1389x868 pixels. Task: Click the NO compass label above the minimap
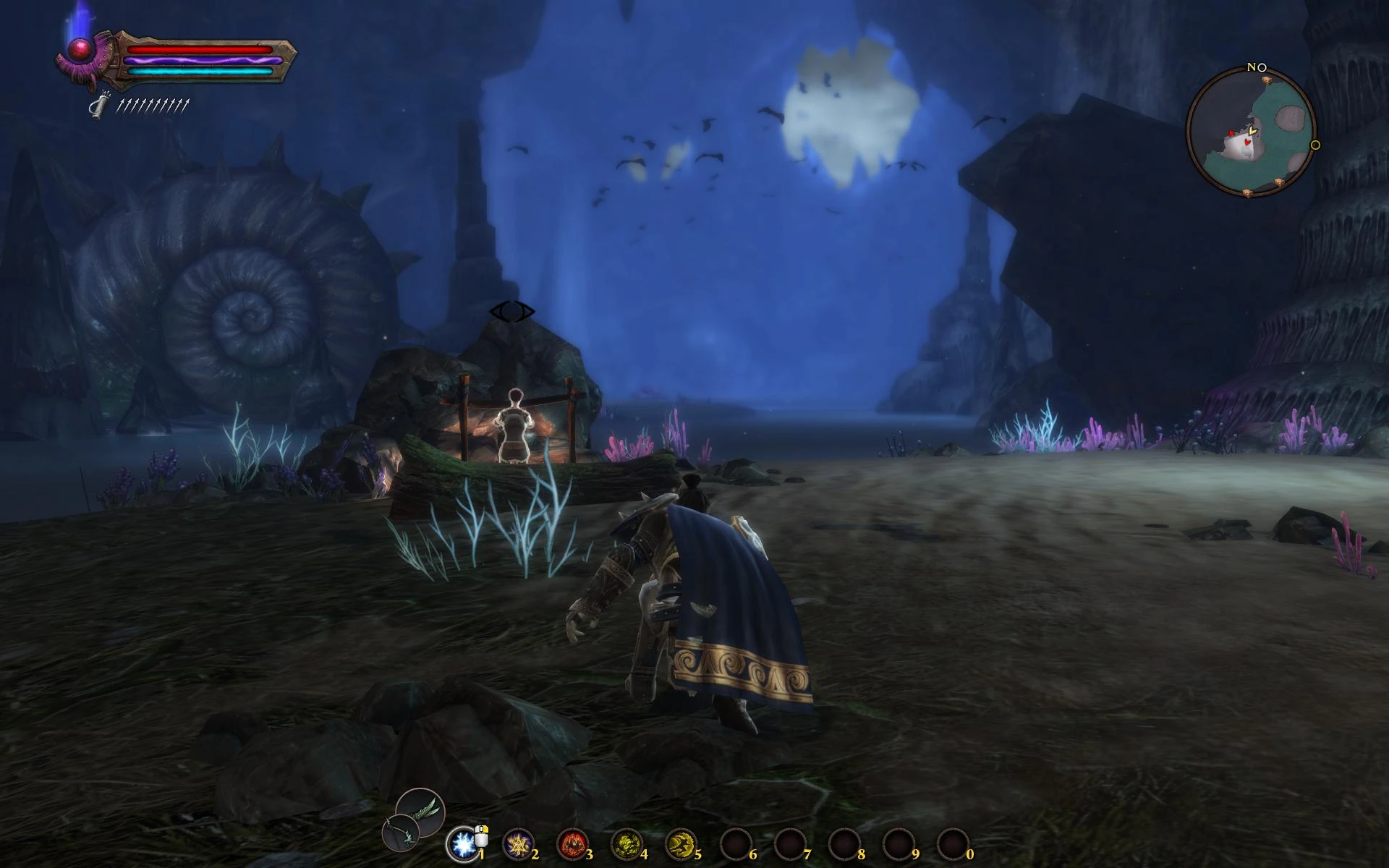(1255, 67)
